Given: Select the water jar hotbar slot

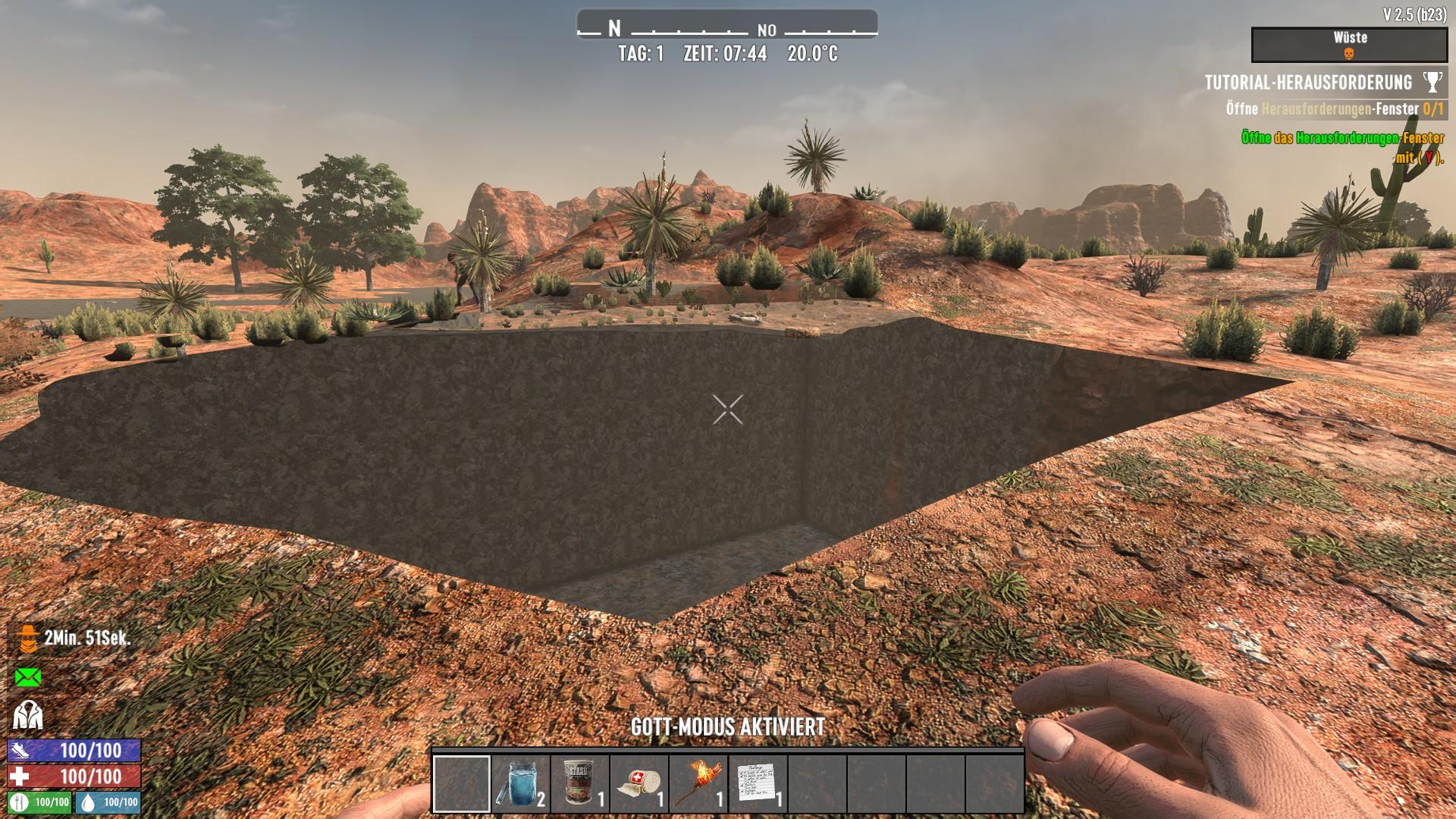Looking at the screenshot, I should click(520, 784).
